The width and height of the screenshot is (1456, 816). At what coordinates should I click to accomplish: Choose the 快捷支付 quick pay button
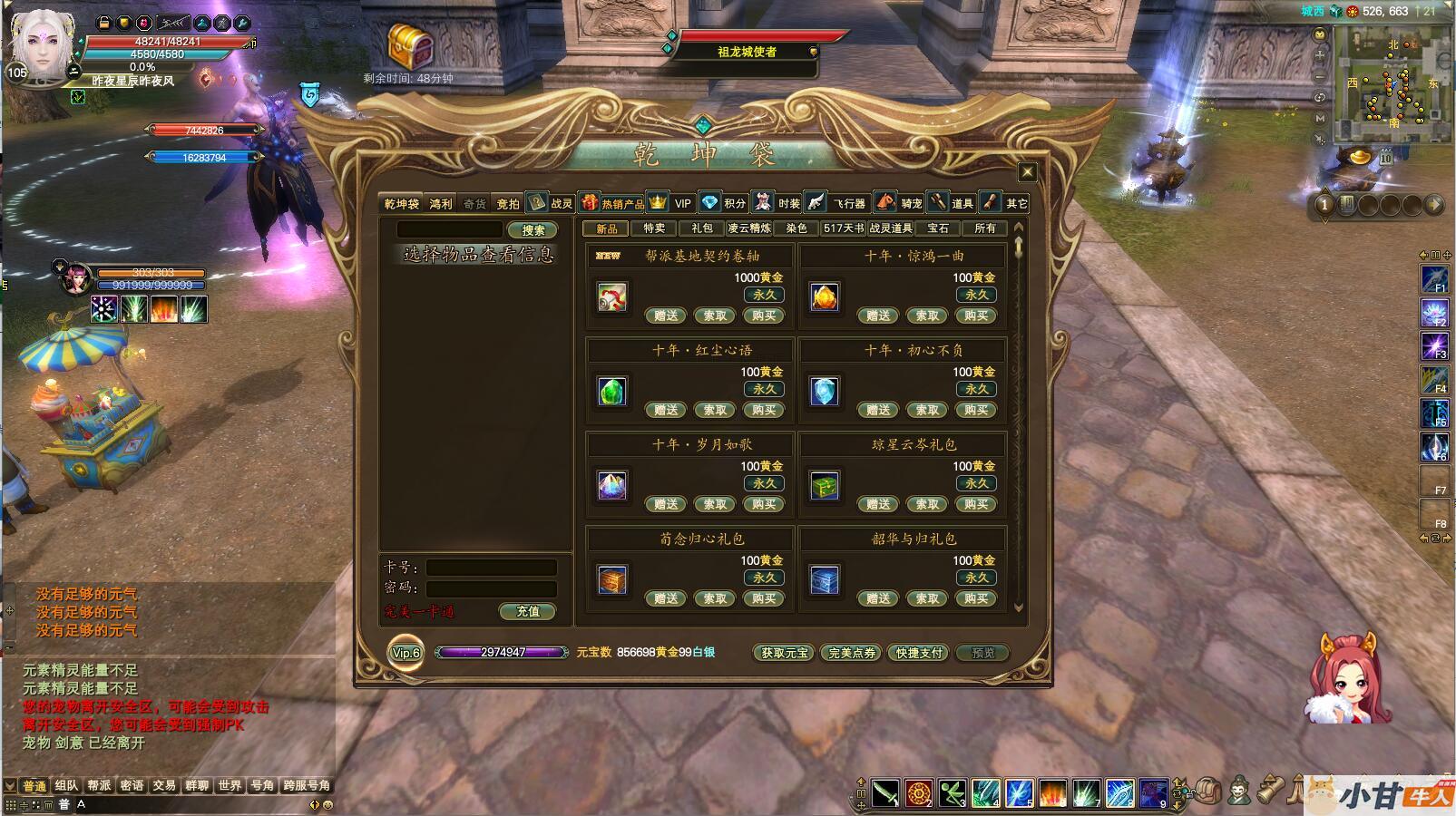[x=919, y=653]
